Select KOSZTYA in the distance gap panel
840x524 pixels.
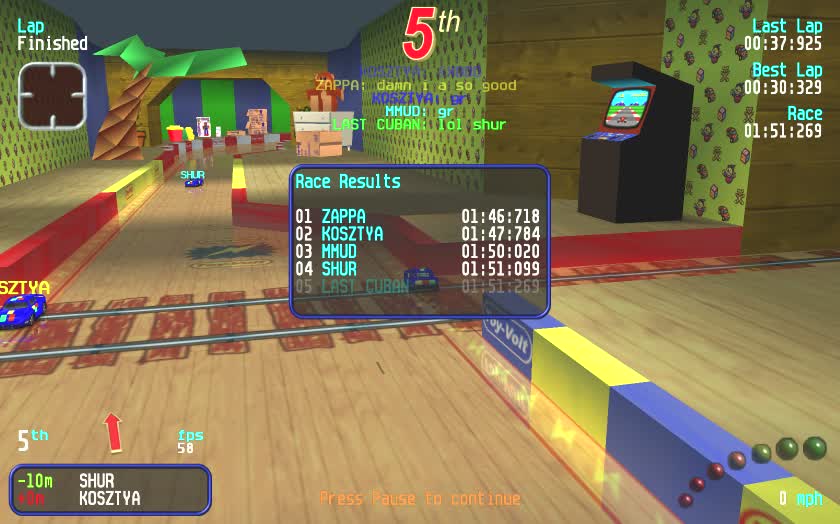(x=109, y=498)
